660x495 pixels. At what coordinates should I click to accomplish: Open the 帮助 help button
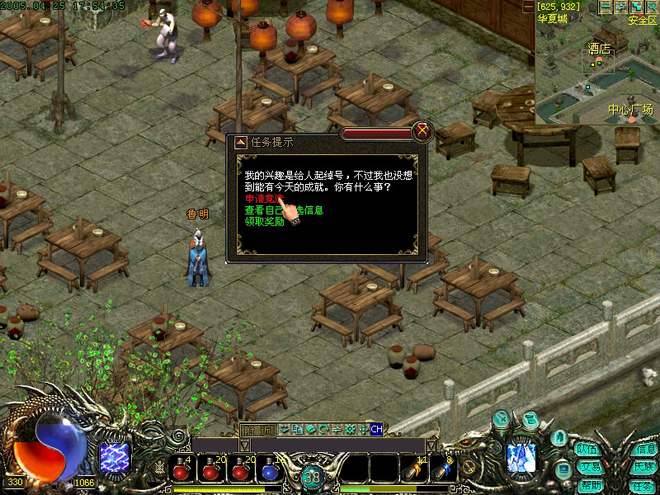tap(593, 485)
